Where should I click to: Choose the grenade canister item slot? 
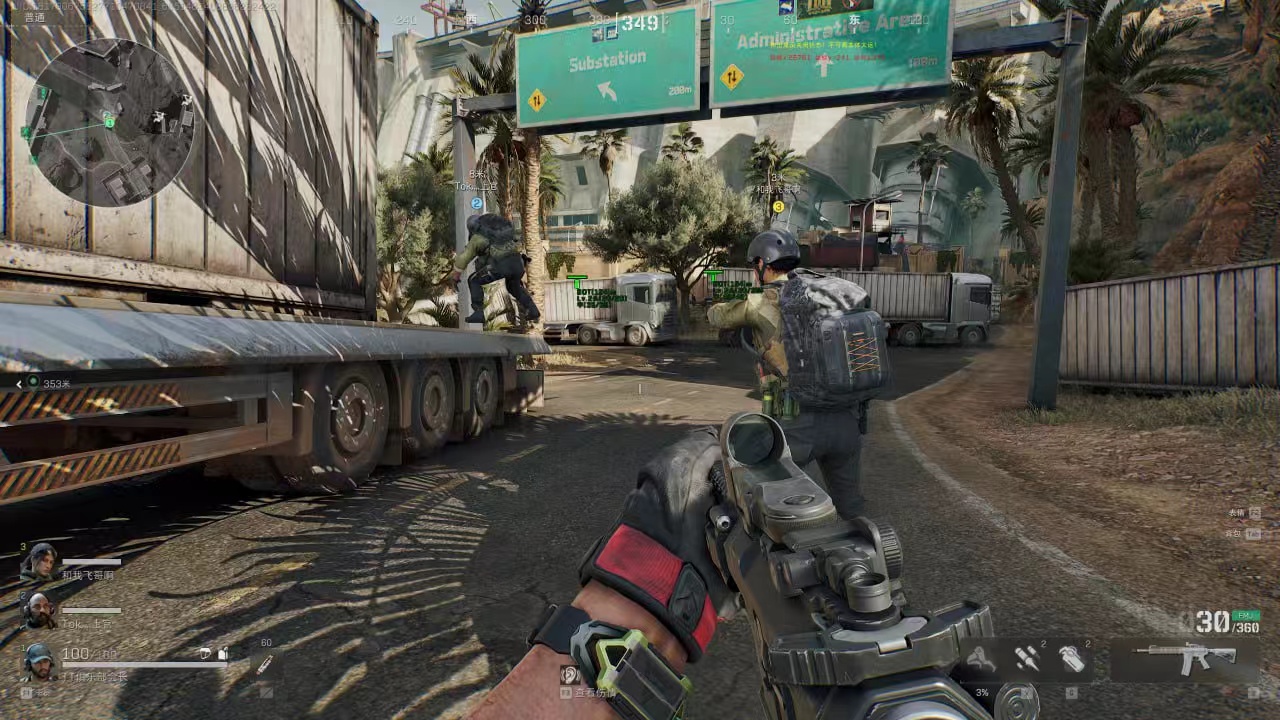[1073, 658]
